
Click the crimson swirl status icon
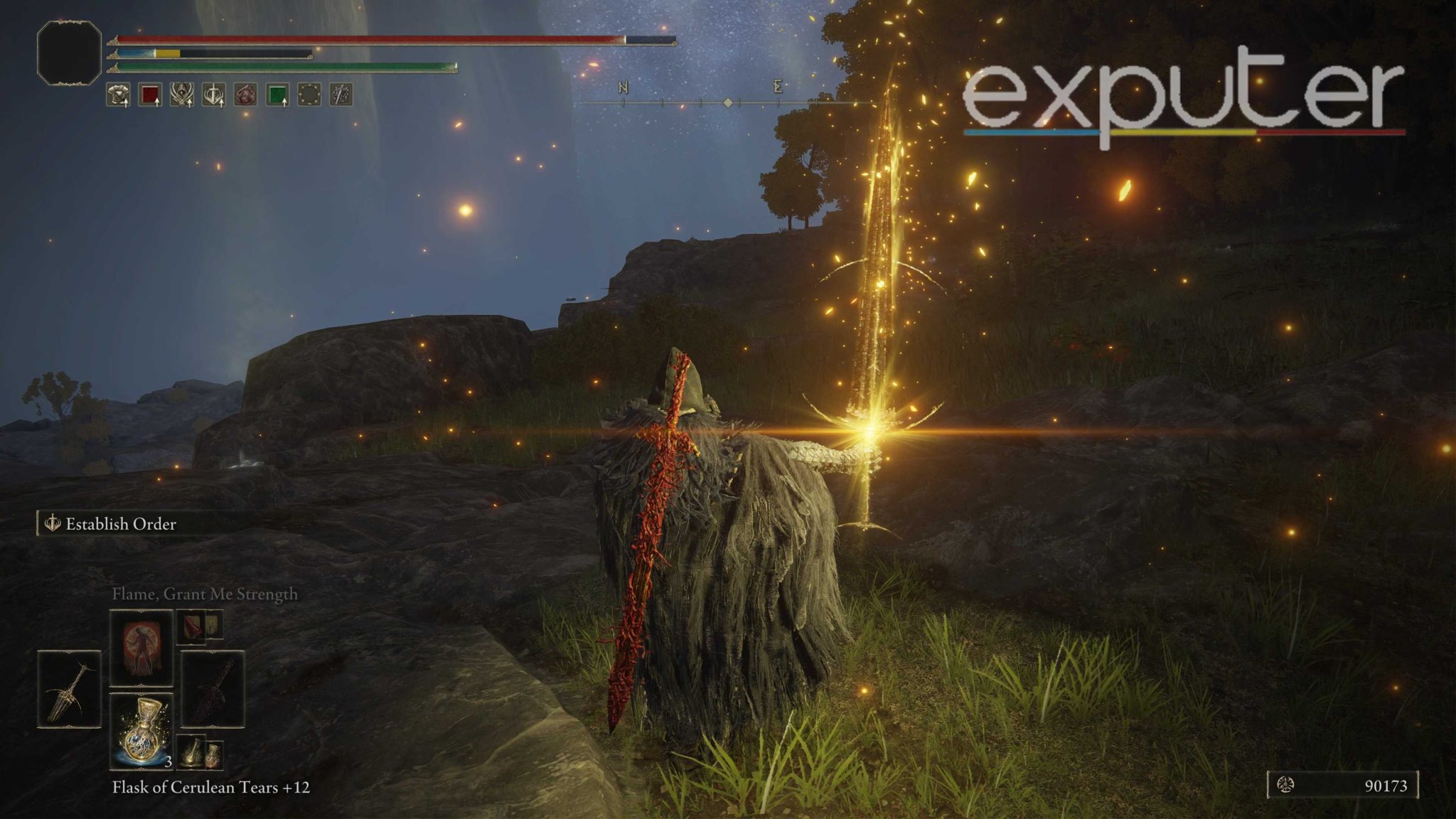[245, 95]
